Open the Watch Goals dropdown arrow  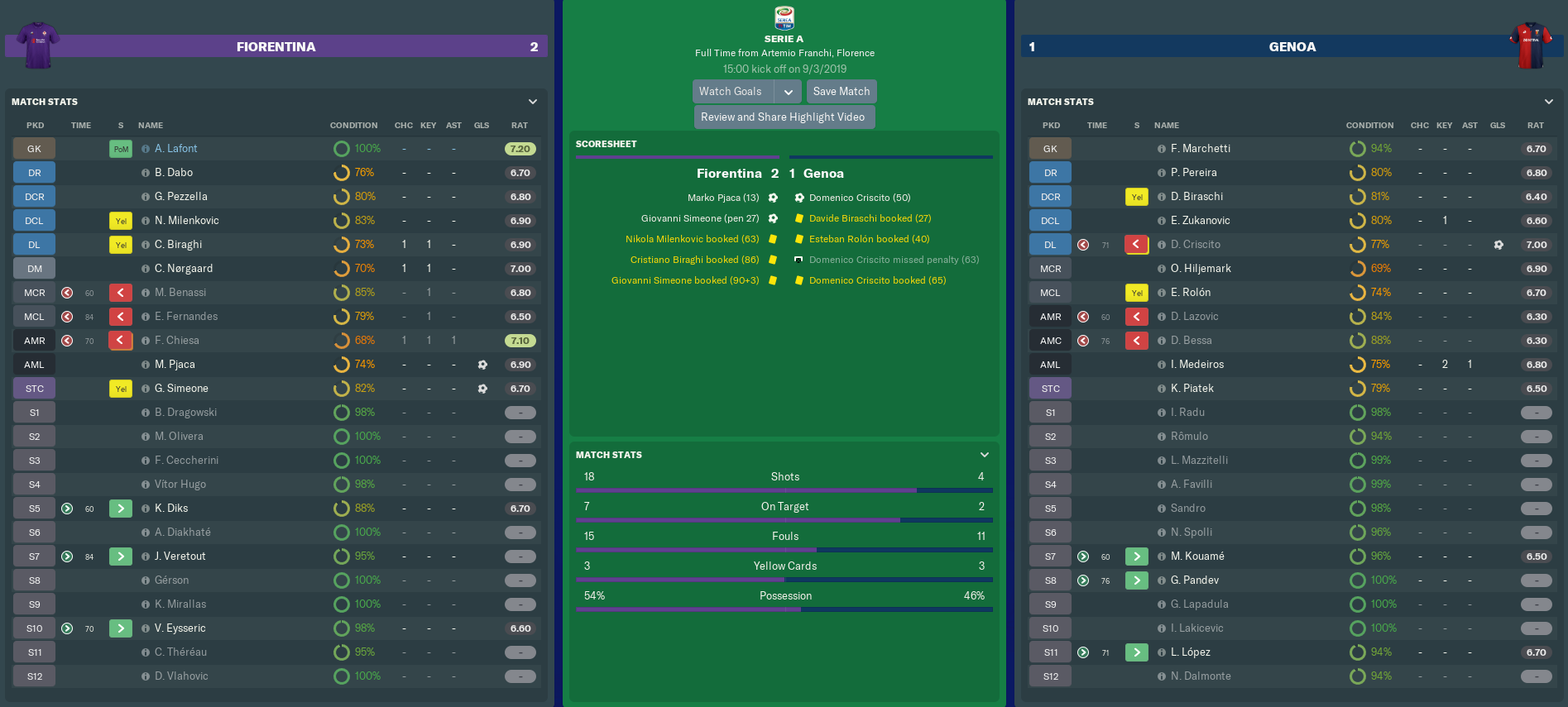(789, 92)
